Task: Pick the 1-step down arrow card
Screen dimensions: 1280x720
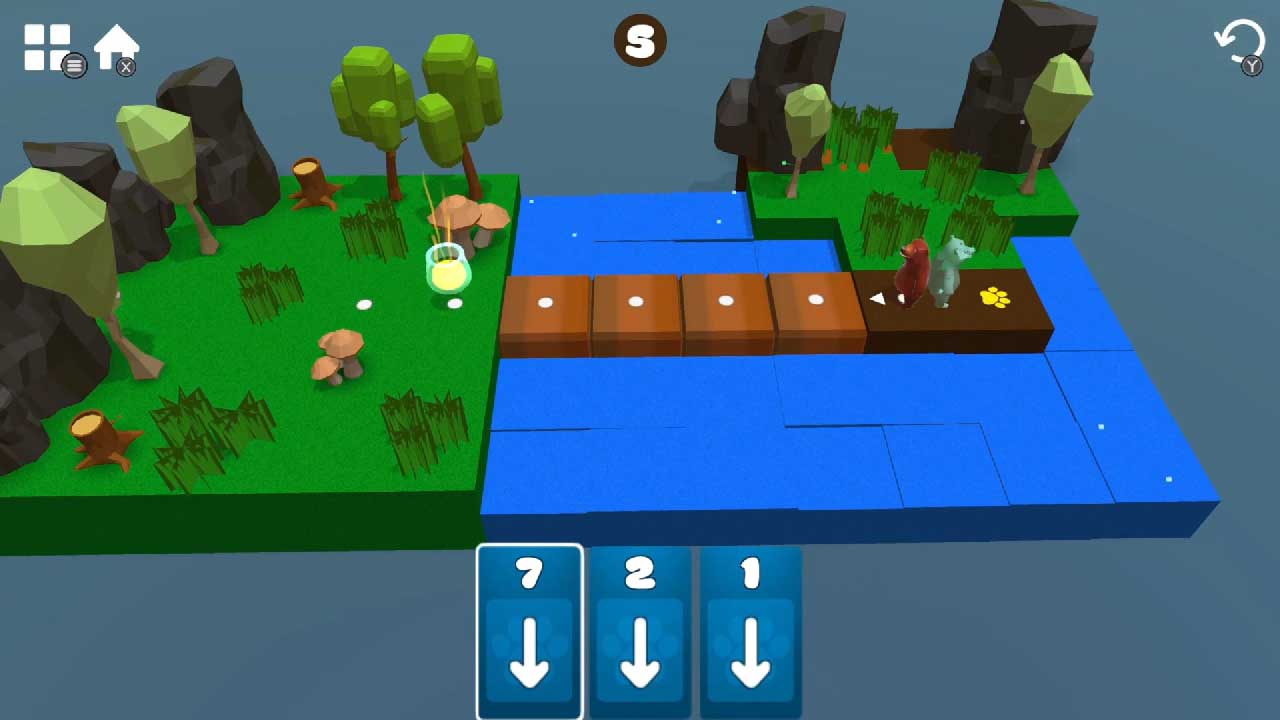Action: point(750,631)
